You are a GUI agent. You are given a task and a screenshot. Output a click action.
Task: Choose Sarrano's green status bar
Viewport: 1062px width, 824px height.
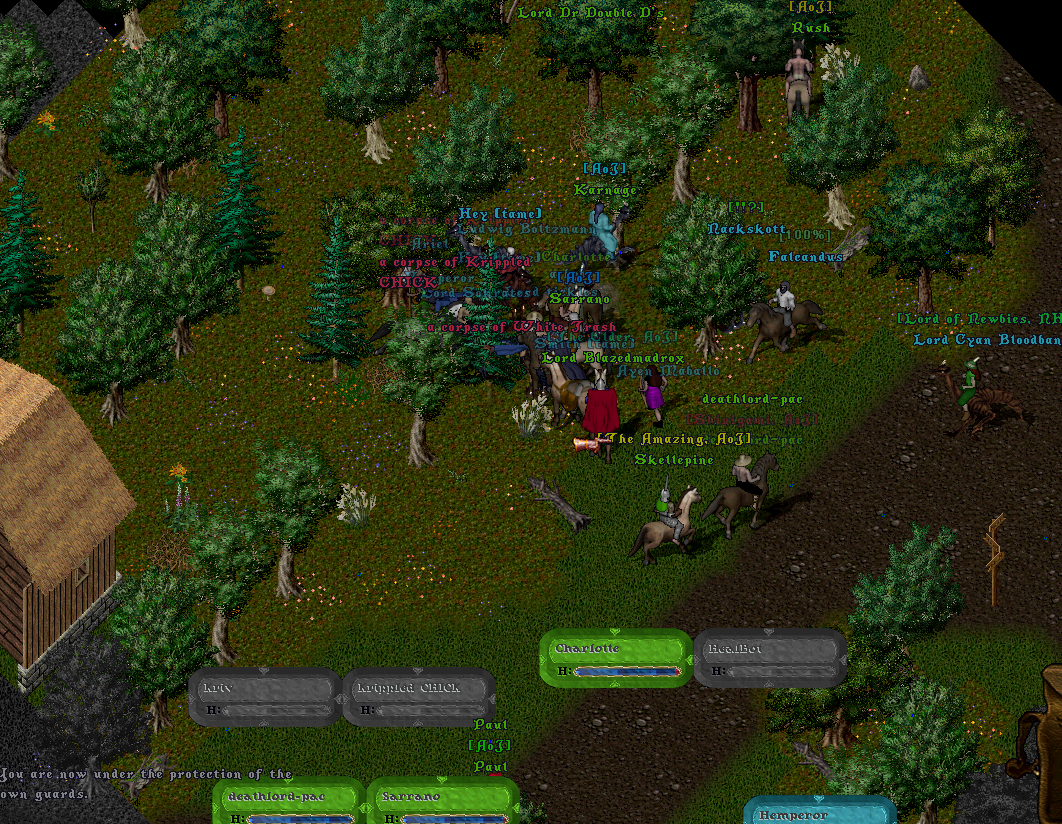coord(442,802)
